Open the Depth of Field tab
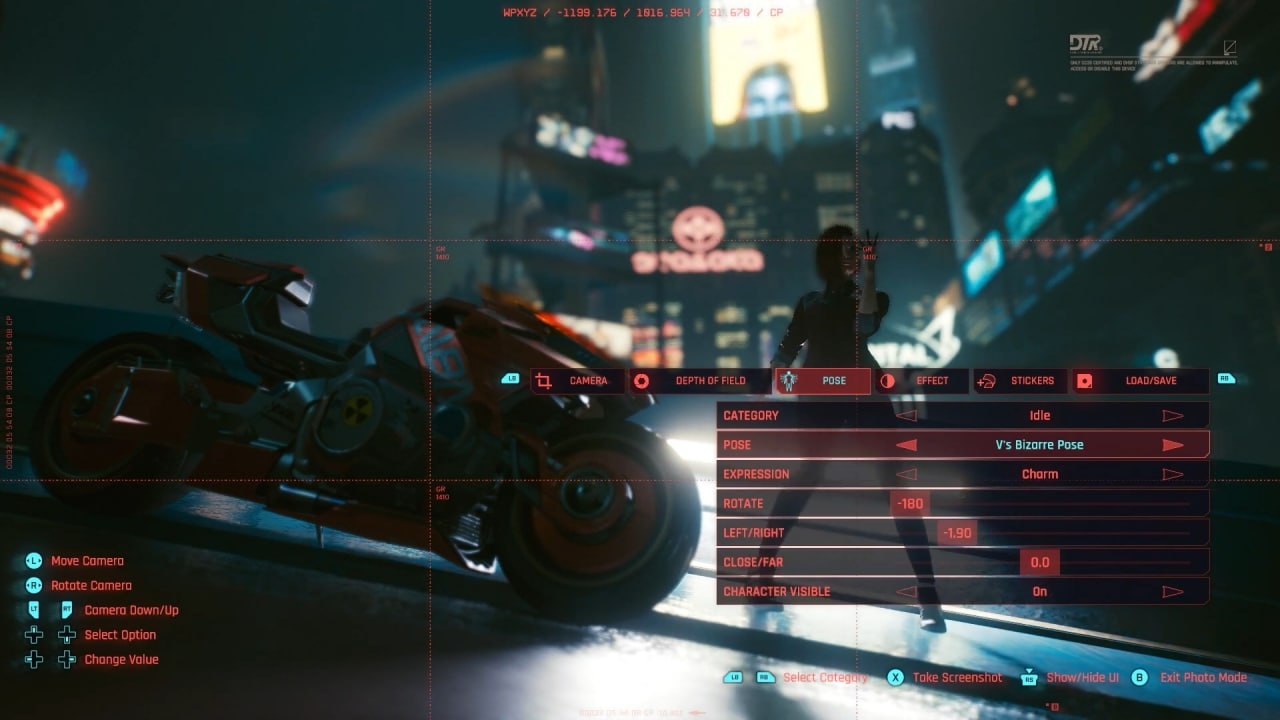Image resolution: width=1280 pixels, height=720 pixels. coord(699,381)
